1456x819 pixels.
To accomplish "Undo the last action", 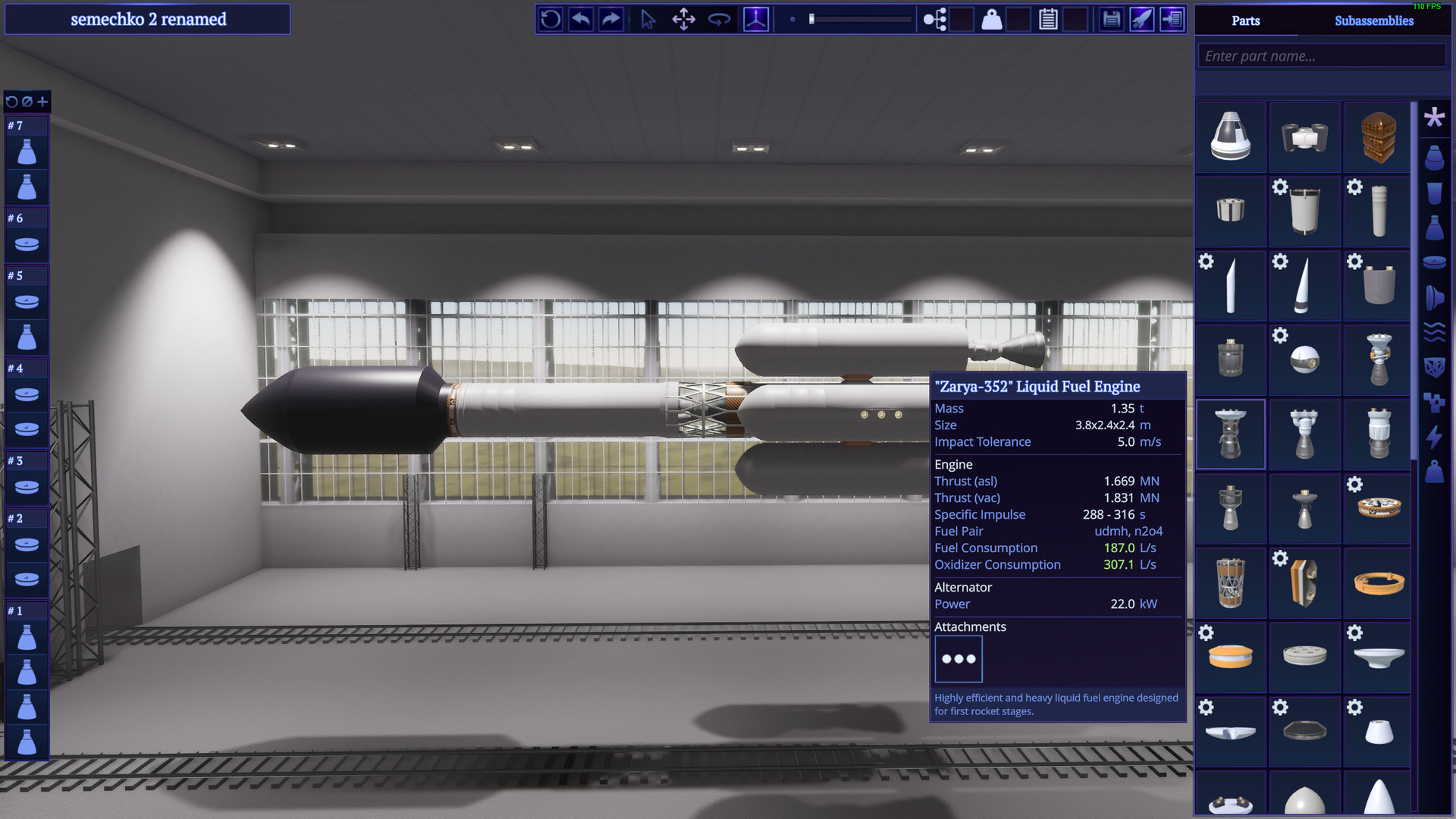I will point(581,19).
